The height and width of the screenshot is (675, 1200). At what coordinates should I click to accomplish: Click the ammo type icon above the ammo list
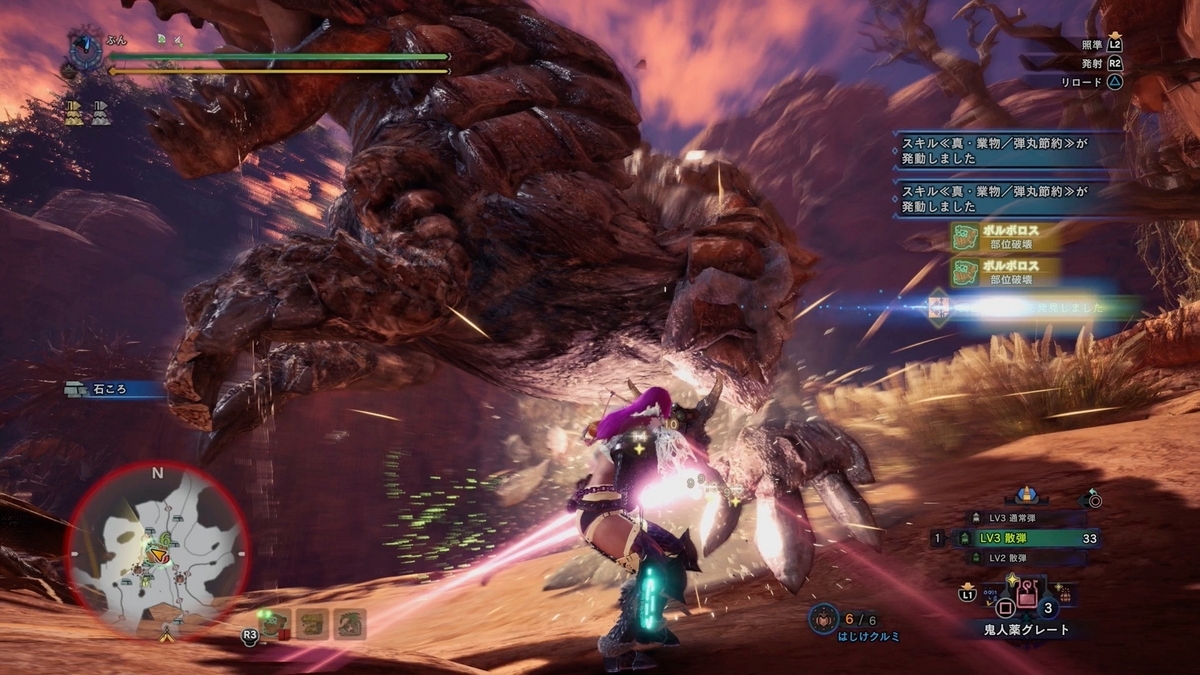coord(1026,496)
